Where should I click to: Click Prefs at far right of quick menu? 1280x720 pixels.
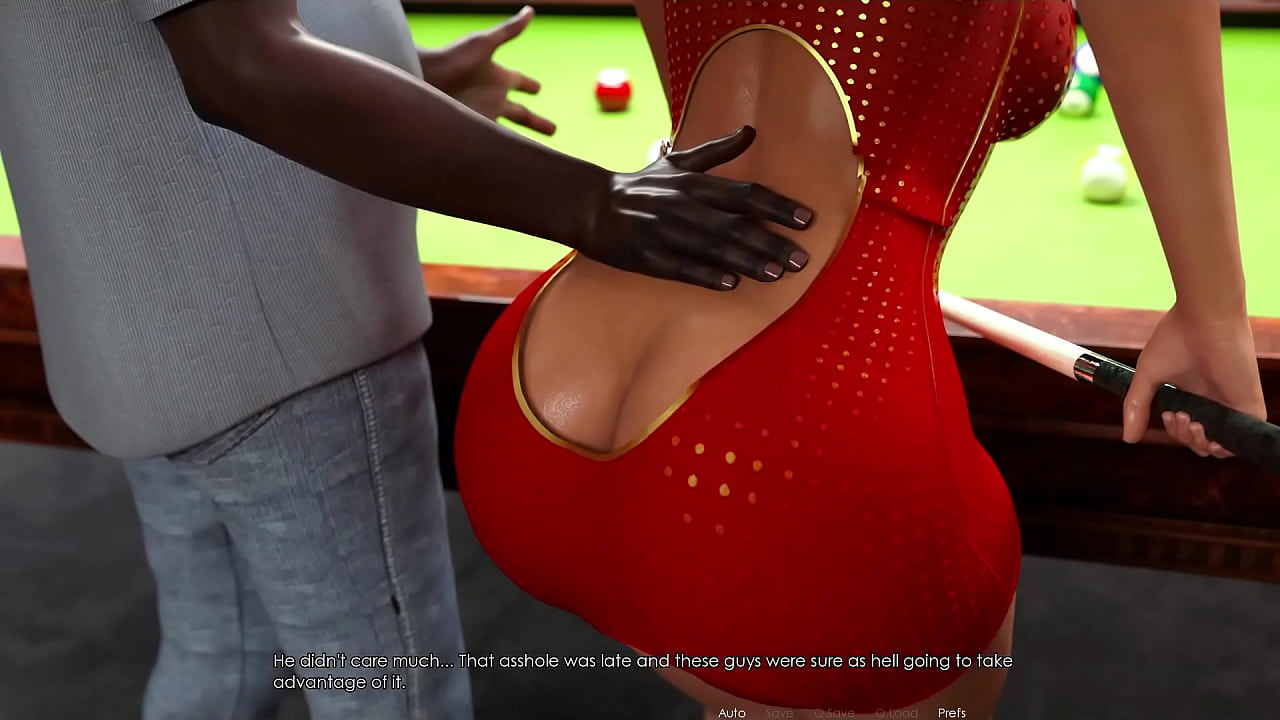(x=951, y=713)
